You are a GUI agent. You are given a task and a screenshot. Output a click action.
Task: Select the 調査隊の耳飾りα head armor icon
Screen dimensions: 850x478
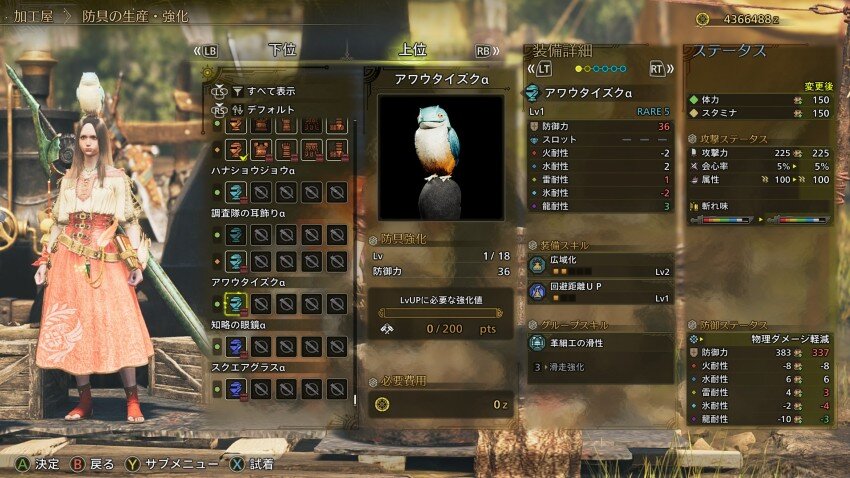(x=236, y=233)
